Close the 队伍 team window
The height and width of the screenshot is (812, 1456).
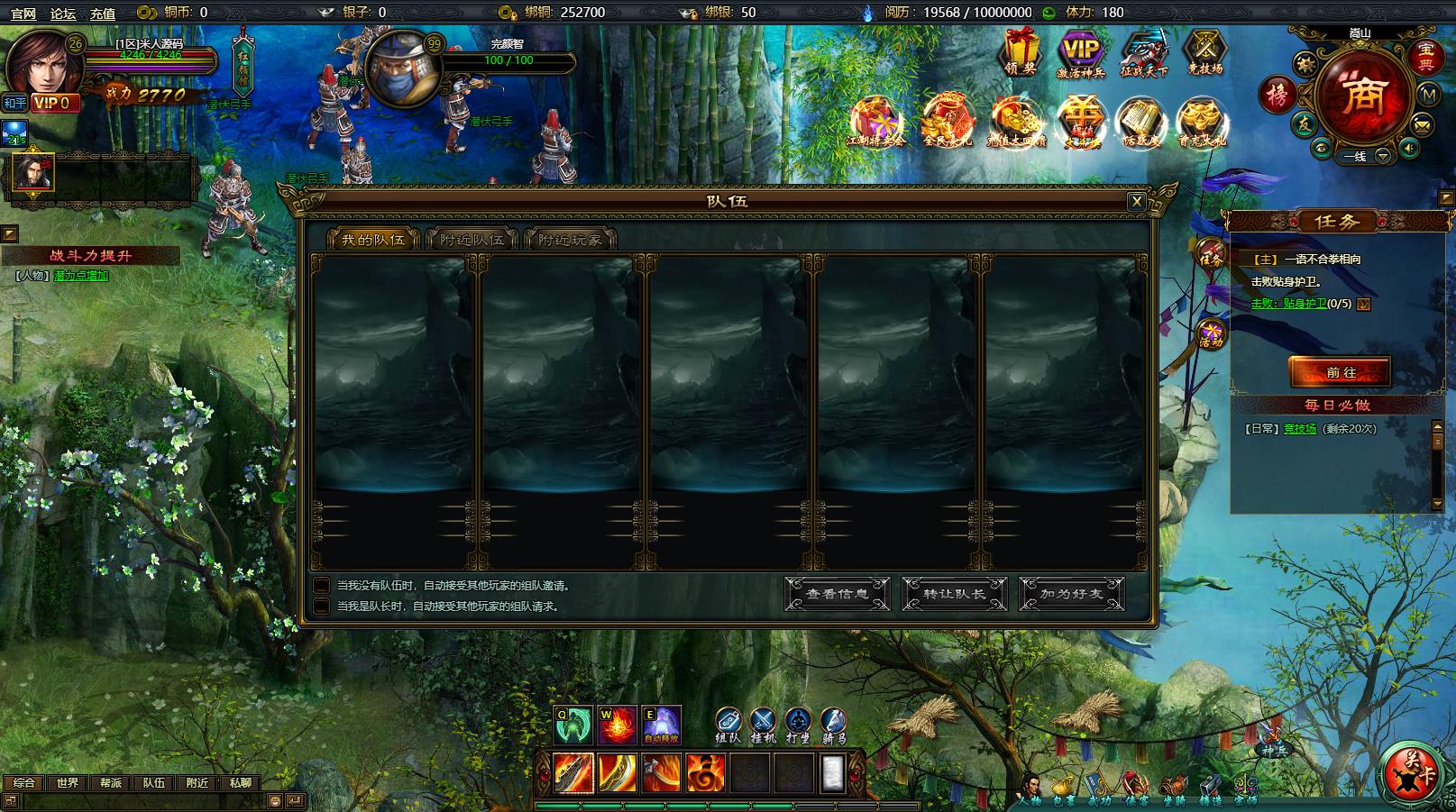pos(1137,202)
